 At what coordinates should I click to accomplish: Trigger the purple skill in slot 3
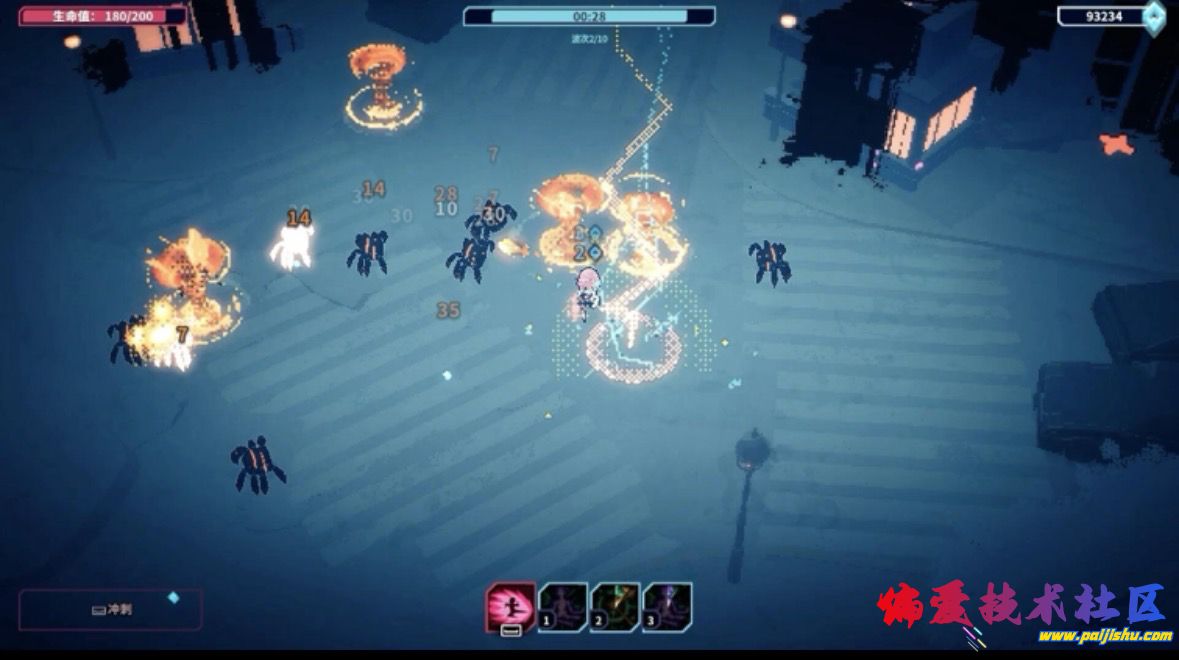667,607
